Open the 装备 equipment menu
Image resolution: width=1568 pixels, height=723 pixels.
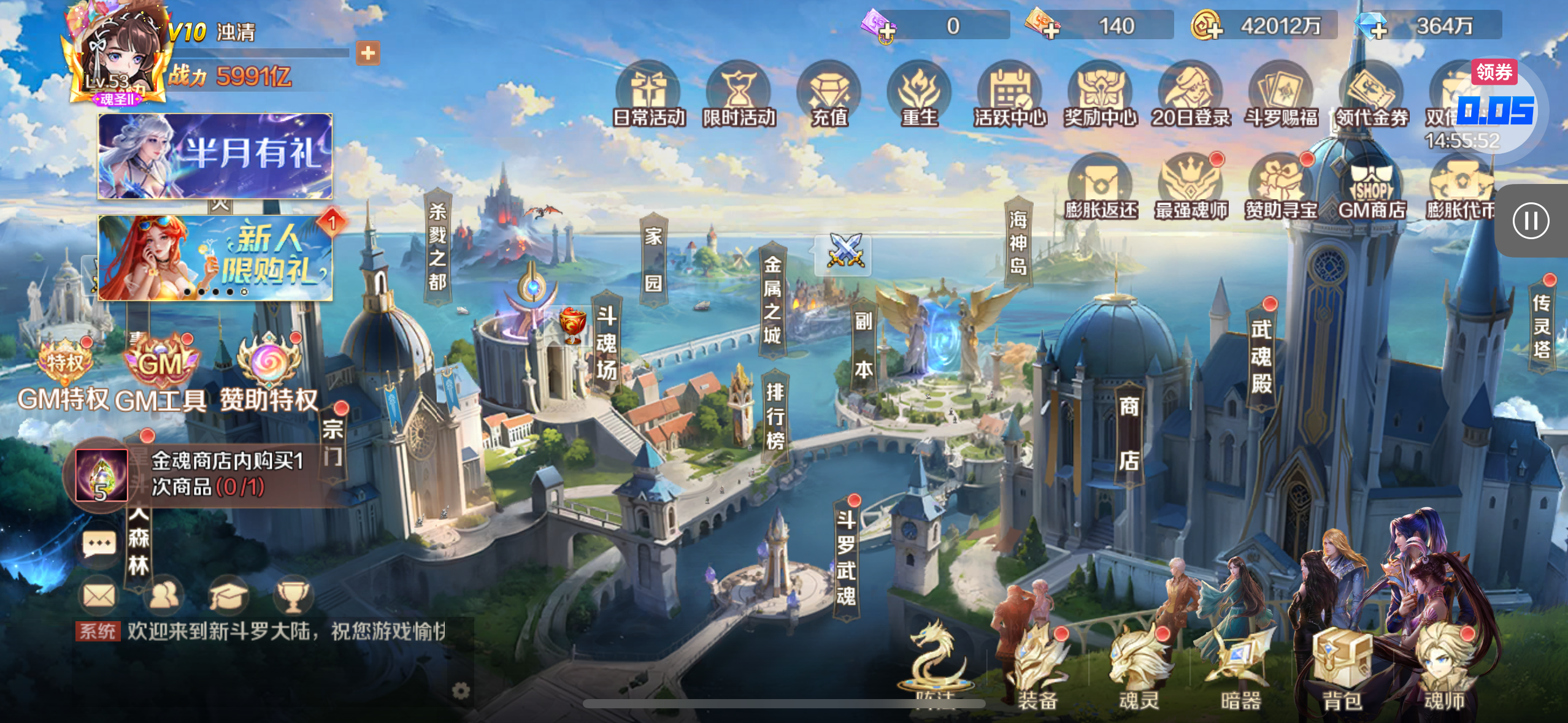point(1037,670)
